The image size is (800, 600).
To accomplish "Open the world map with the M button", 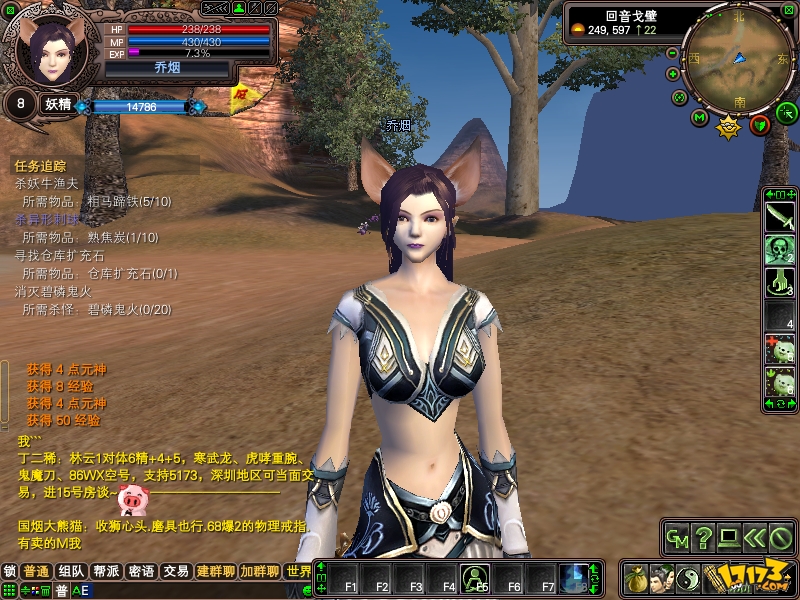I will pos(700,119).
